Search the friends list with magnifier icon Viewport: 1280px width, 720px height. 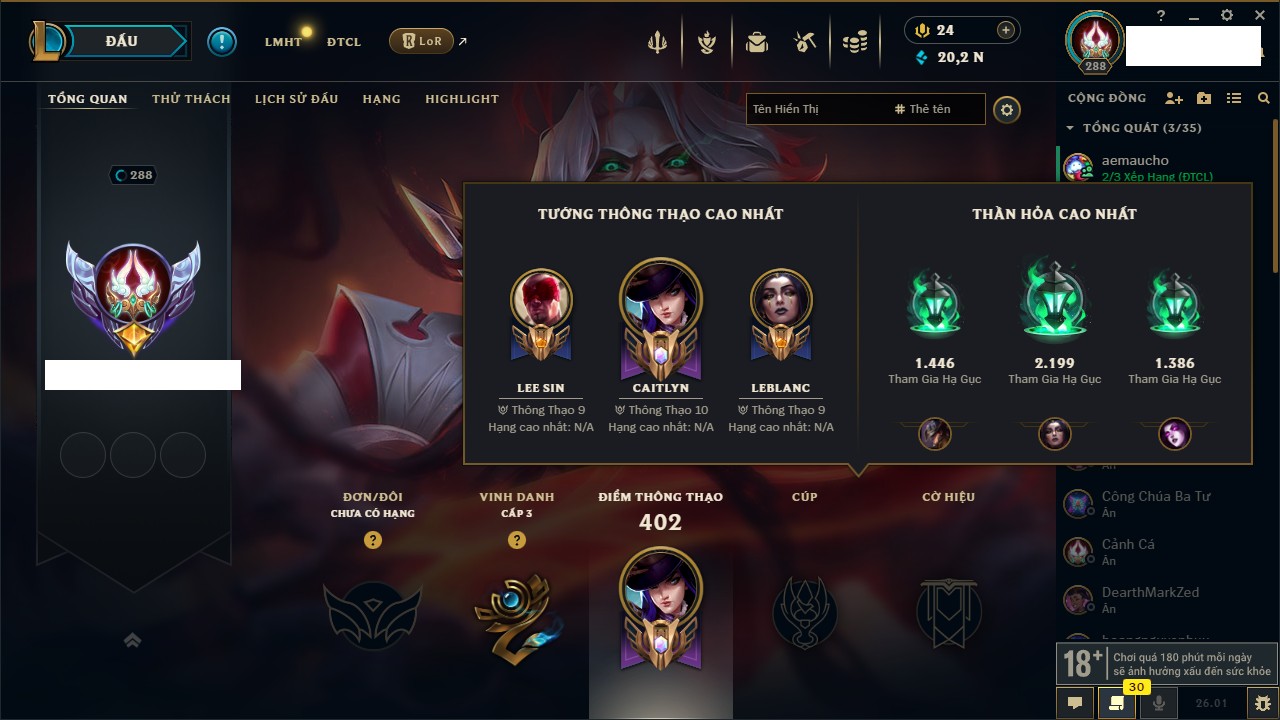(1264, 98)
